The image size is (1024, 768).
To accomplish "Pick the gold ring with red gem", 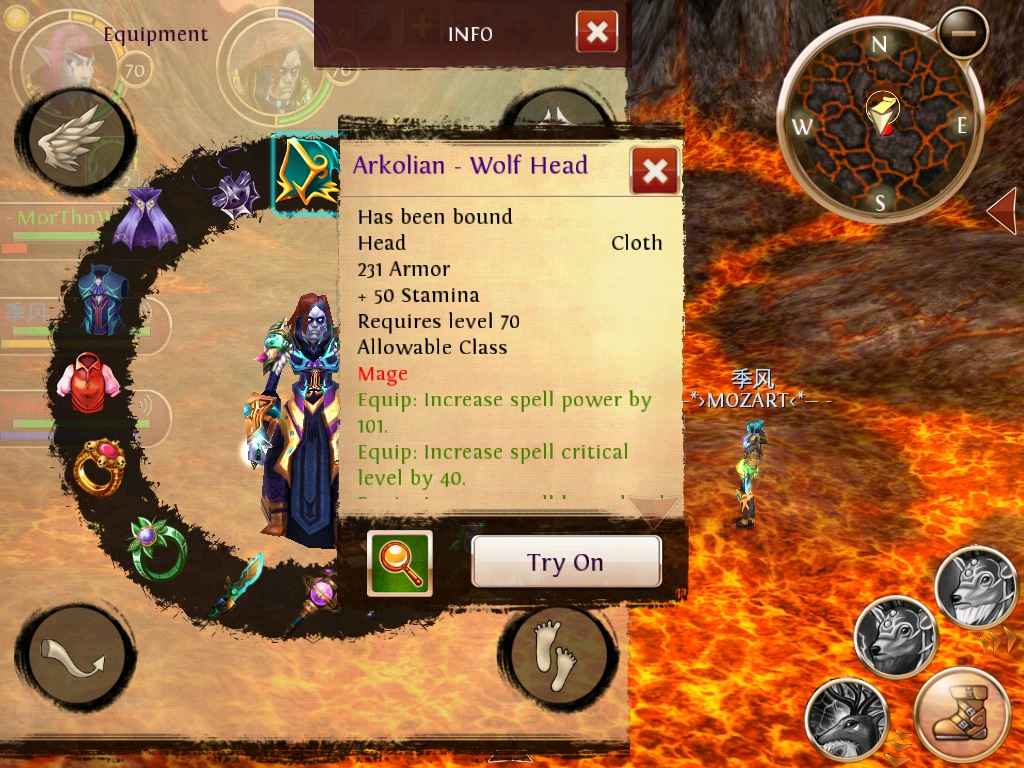I will [99, 466].
